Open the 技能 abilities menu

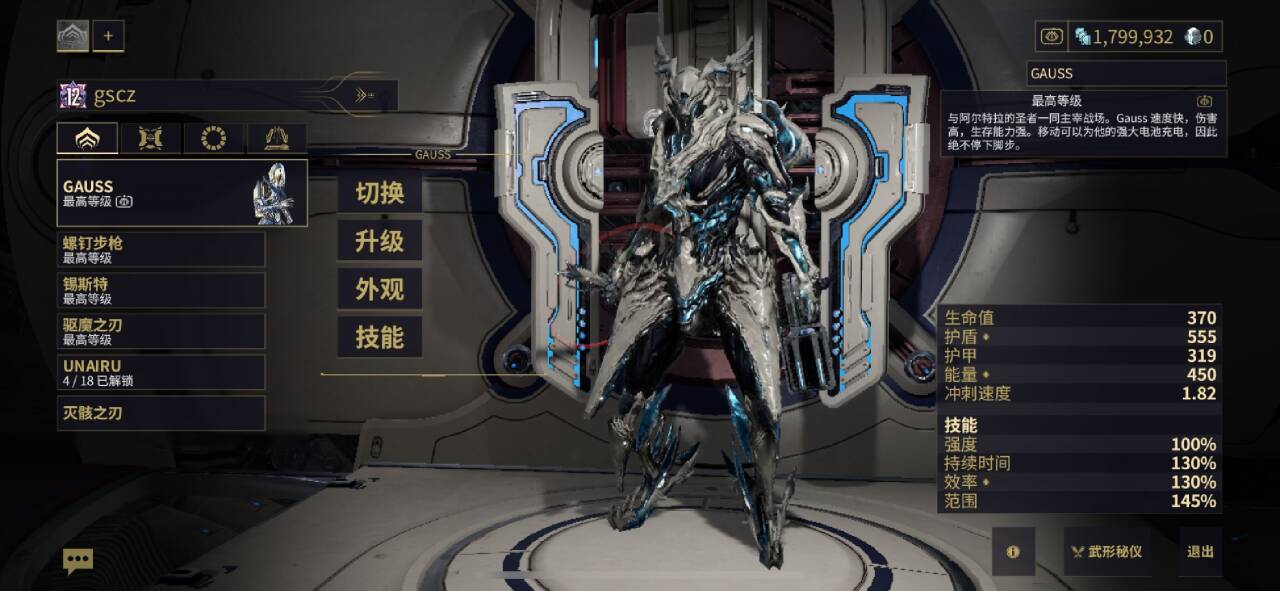[x=379, y=337]
